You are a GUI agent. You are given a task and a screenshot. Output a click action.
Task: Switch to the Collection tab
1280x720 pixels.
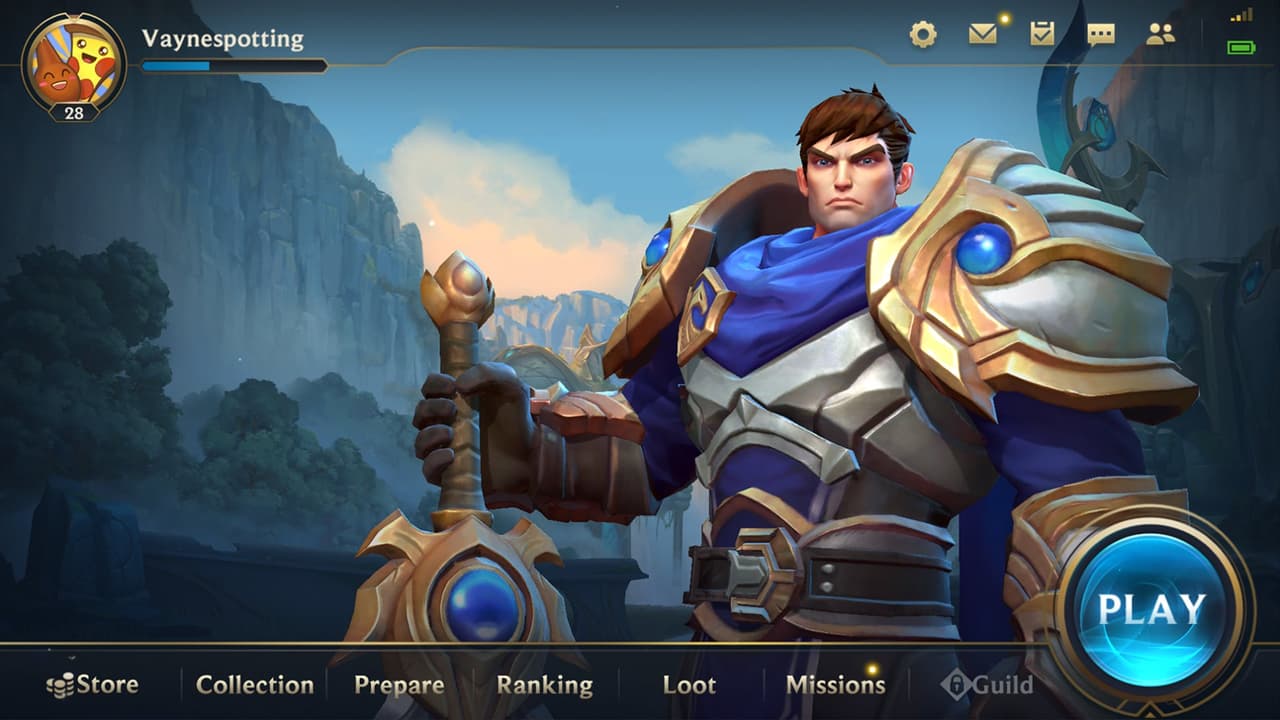coord(255,685)
